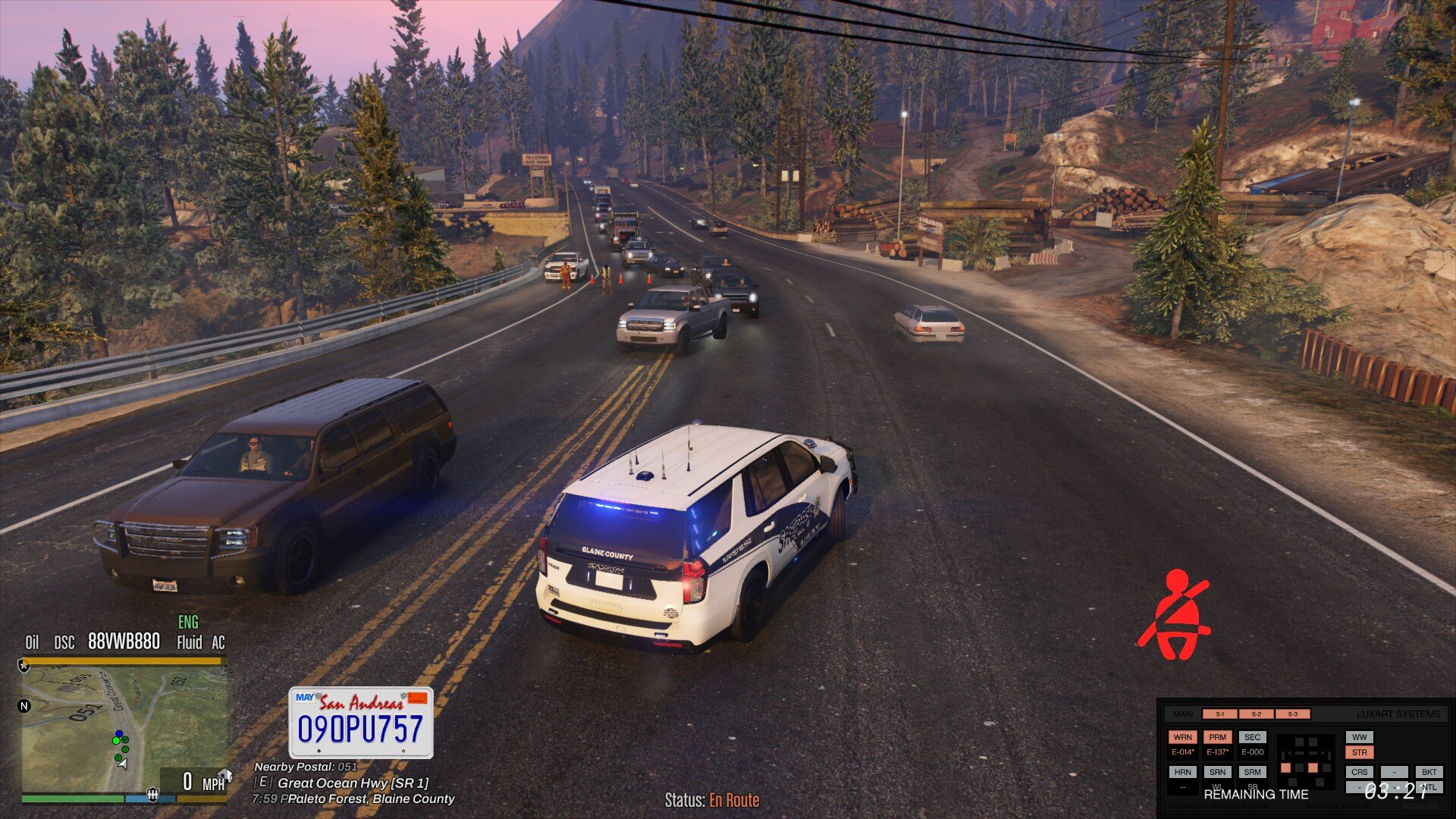Click the green ENG engine indicator

[x=188, y=623]
